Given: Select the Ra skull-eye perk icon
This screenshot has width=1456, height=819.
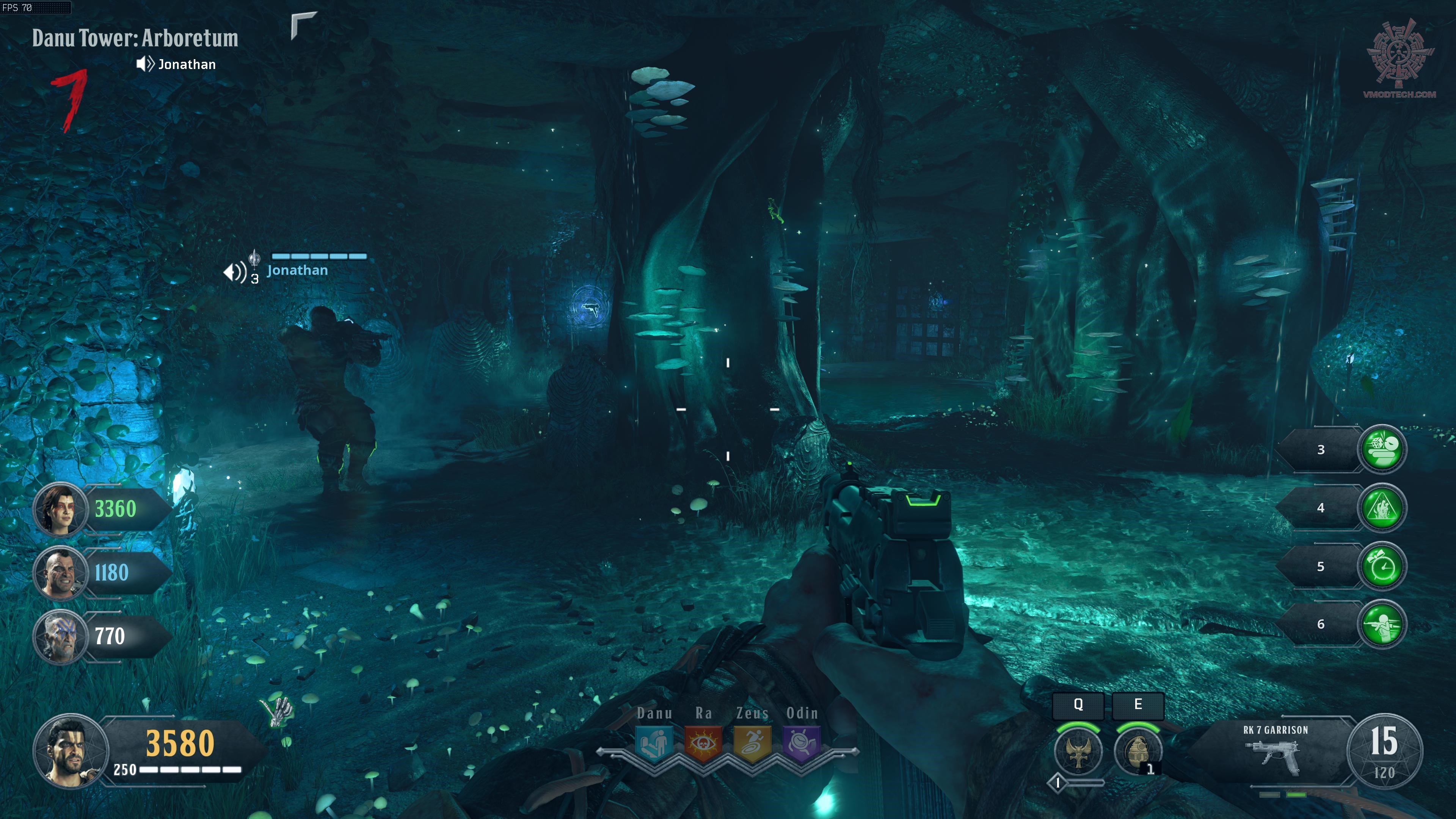Looking at the screenshot, I should [x=703, y=744].
